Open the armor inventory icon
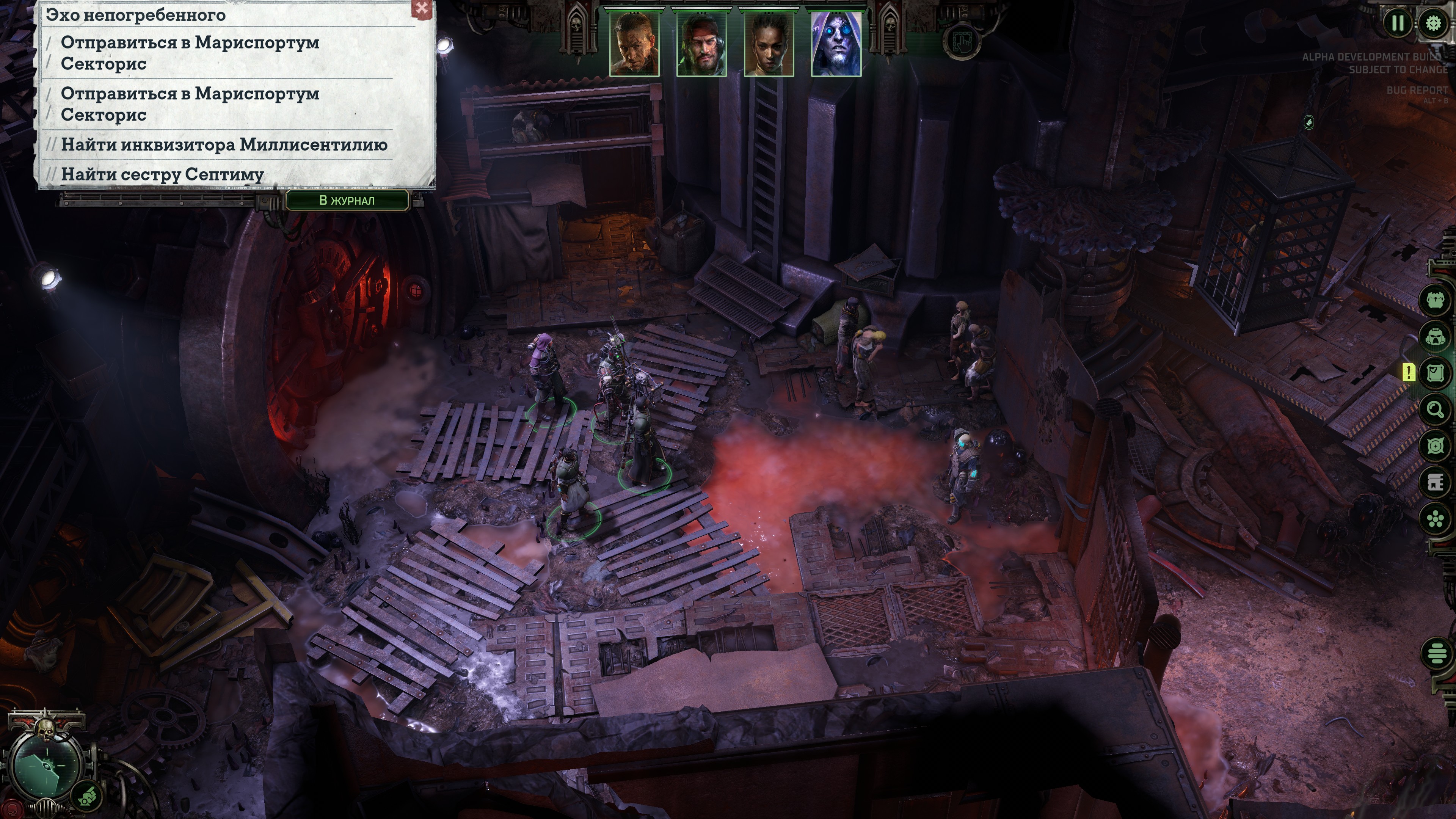The image size is (1456, 819). click(x=1436, y=300)
